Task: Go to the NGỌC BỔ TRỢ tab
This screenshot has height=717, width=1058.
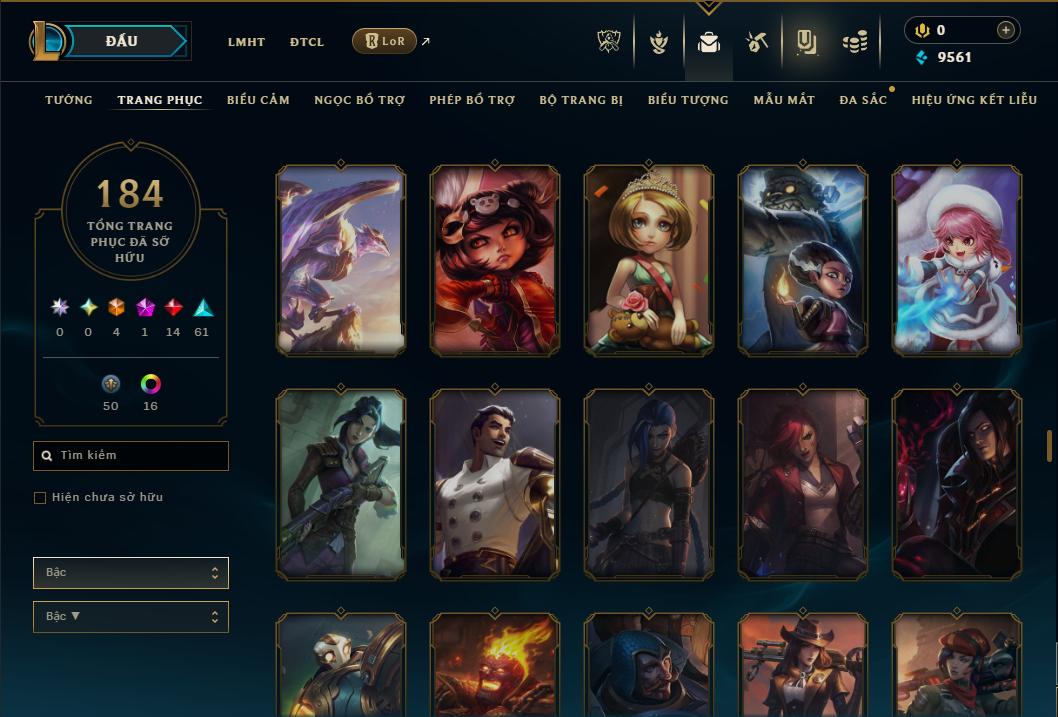Action: (x=360, y=100)
